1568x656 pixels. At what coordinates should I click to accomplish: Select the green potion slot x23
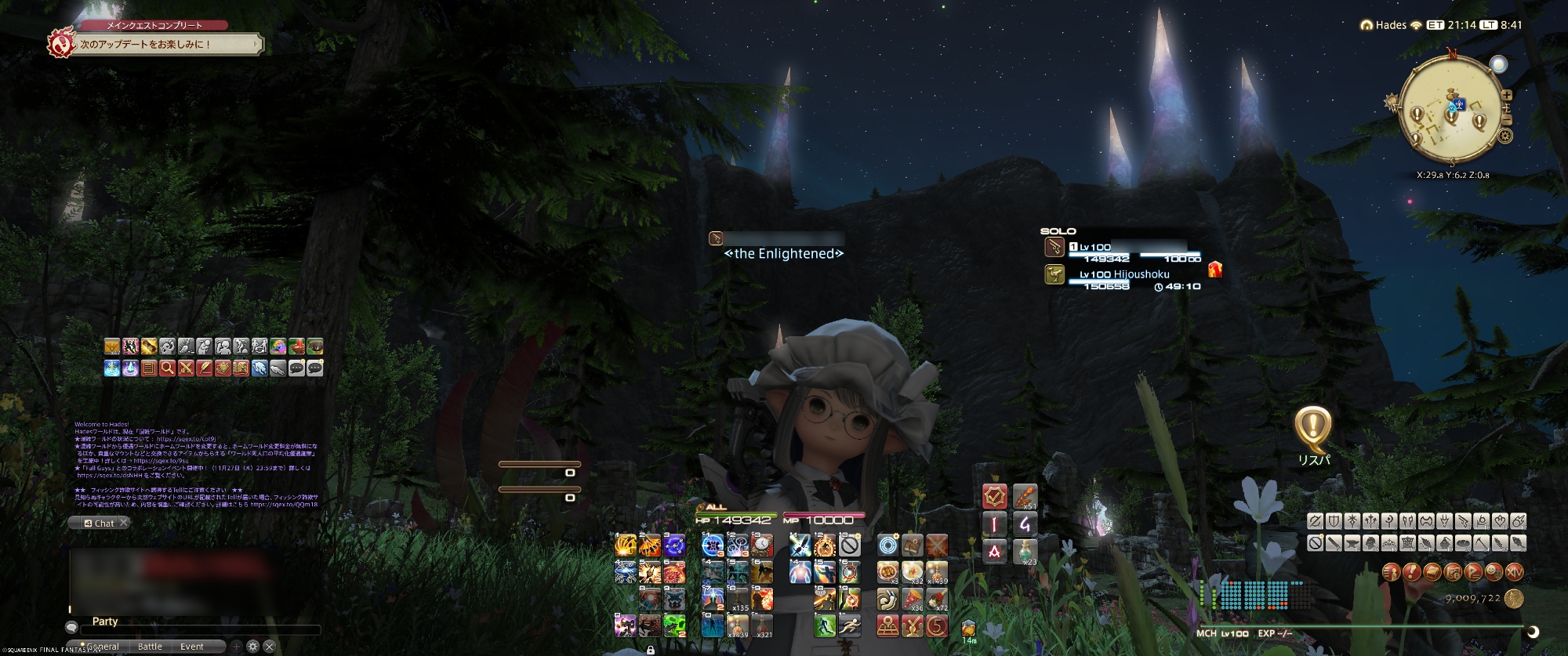1025,551
